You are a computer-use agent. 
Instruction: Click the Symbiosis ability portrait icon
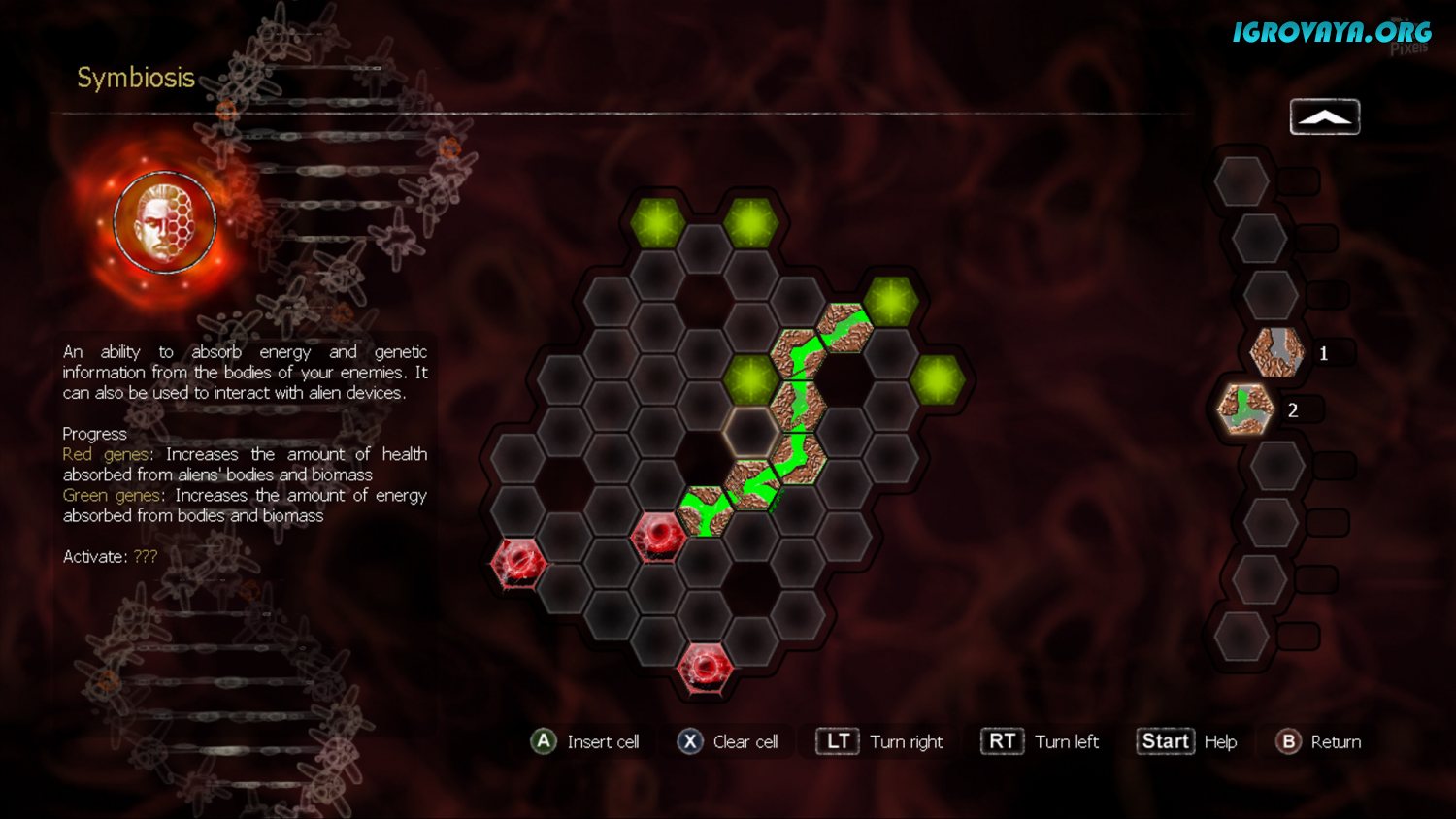[x=165, y=222]
